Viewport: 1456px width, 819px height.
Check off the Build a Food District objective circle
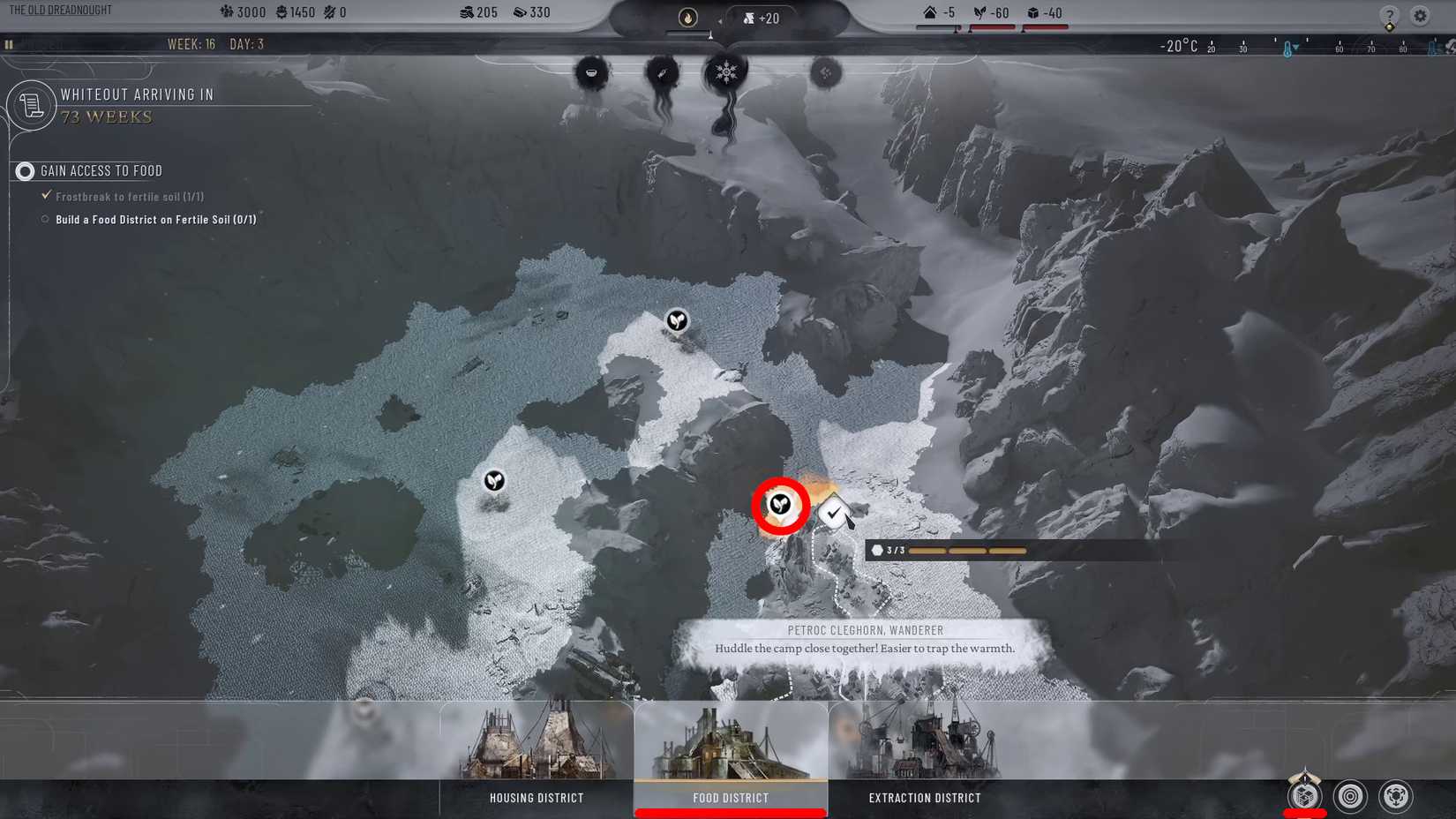click(45, 219)
